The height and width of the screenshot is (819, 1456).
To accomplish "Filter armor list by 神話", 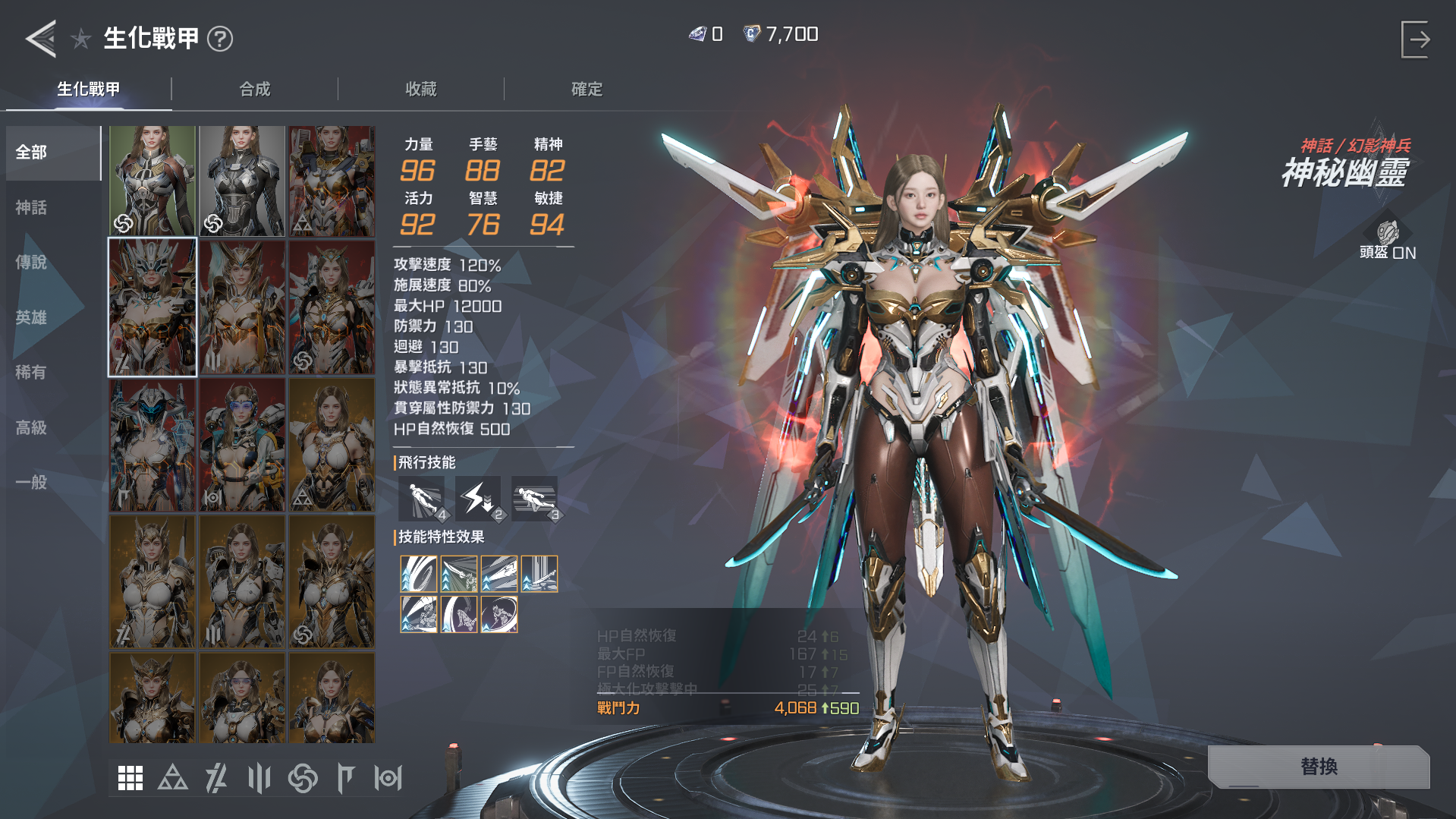I will [32, 207].
